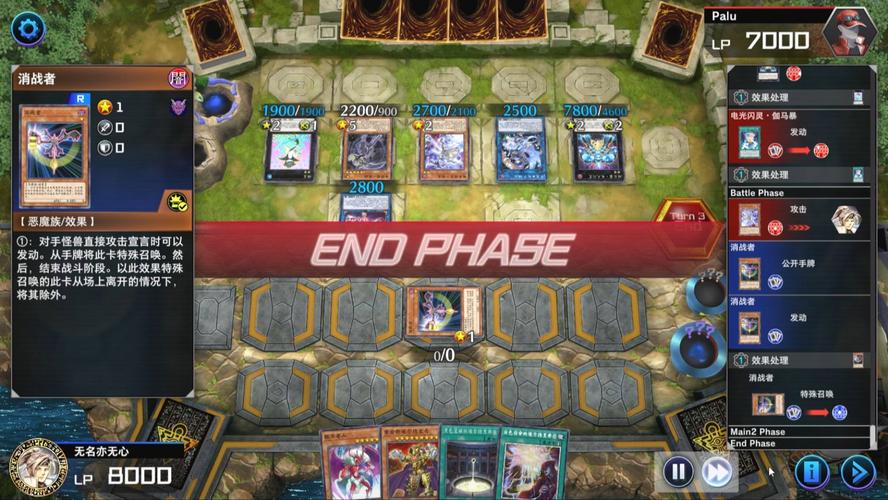Select the opponent's 2200 ATK monster
This screenshot has height=500, width=888.
coord(367,152)
